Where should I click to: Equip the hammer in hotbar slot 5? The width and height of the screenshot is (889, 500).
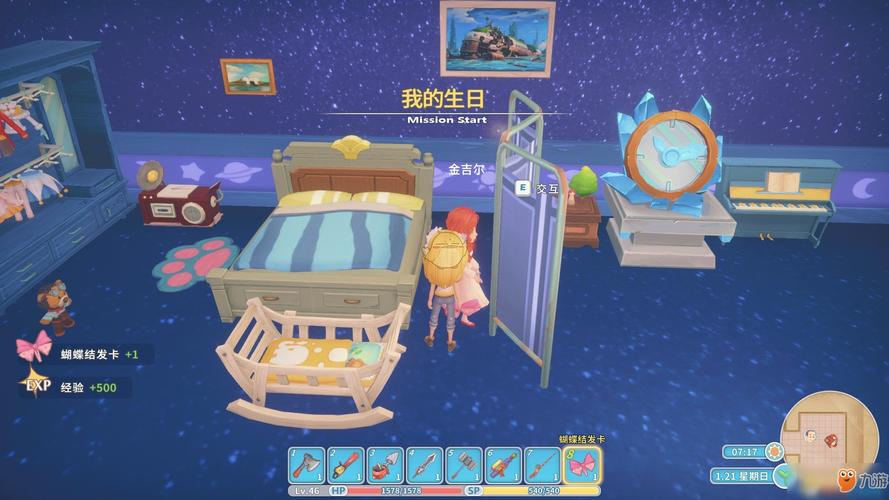(463, 465)
